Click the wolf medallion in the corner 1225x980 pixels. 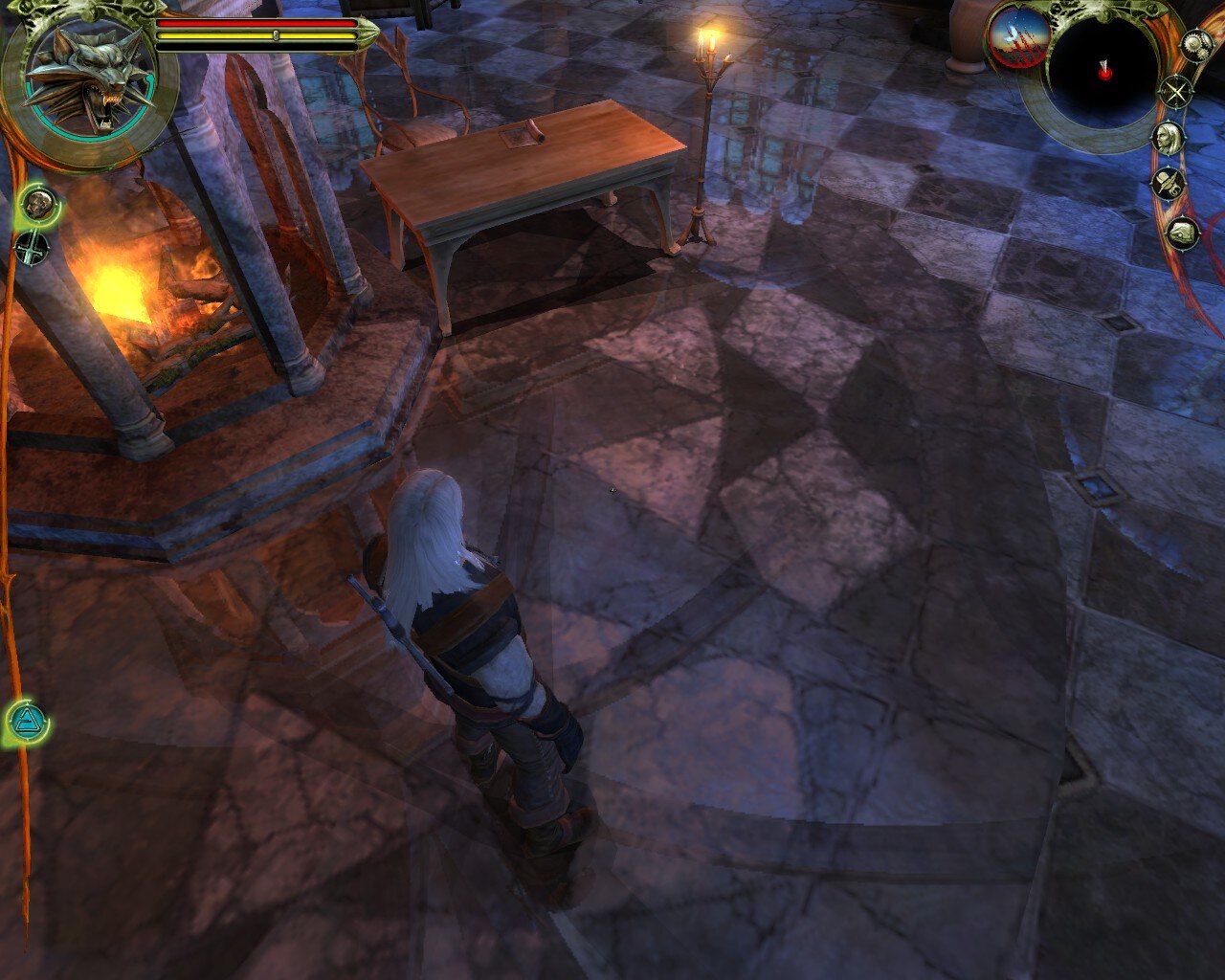tap(89, 79)
